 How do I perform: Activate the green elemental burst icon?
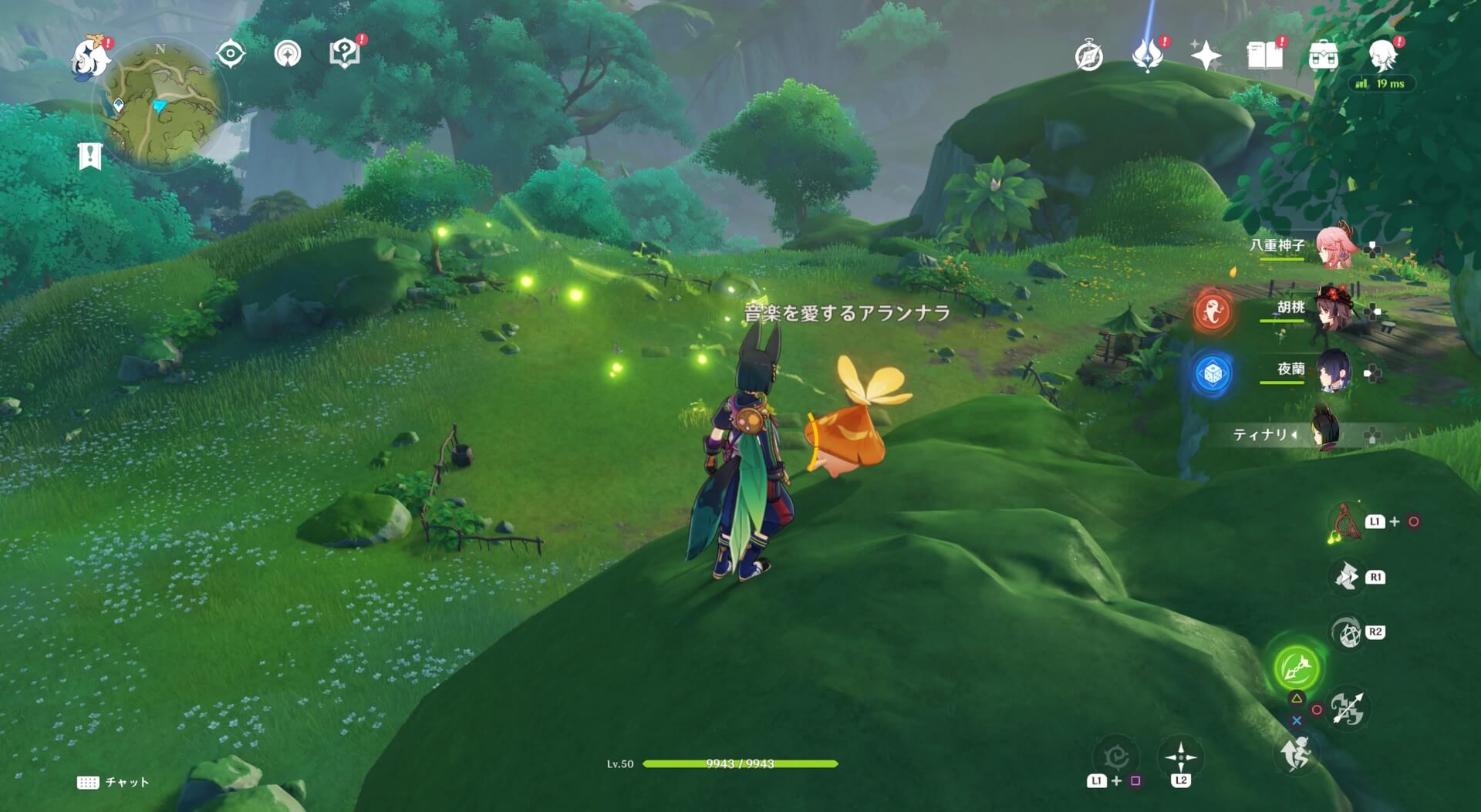pyautogui.click(x=1296, y=668)
